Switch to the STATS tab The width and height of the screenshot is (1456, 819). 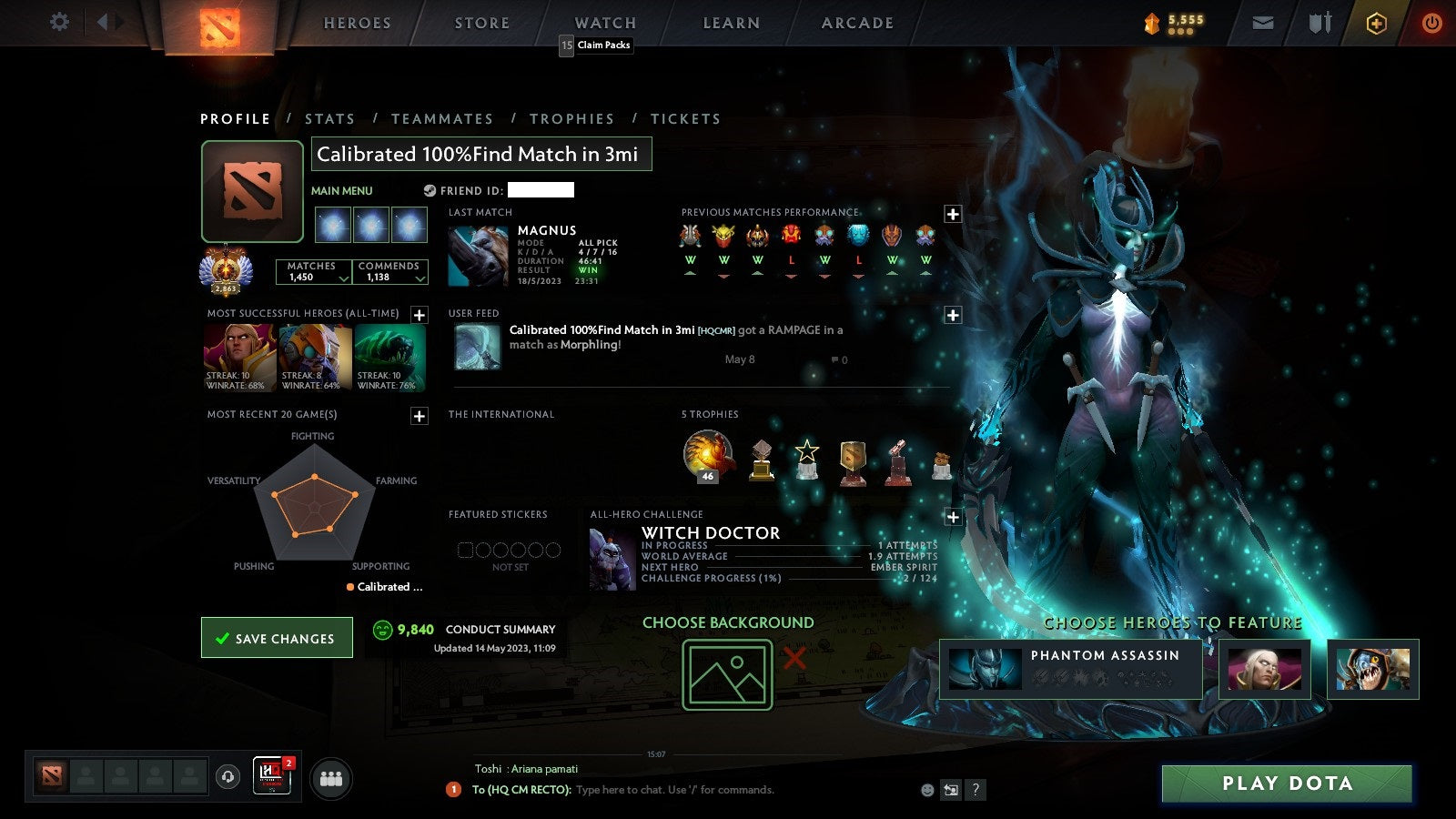tap(330, 118)
